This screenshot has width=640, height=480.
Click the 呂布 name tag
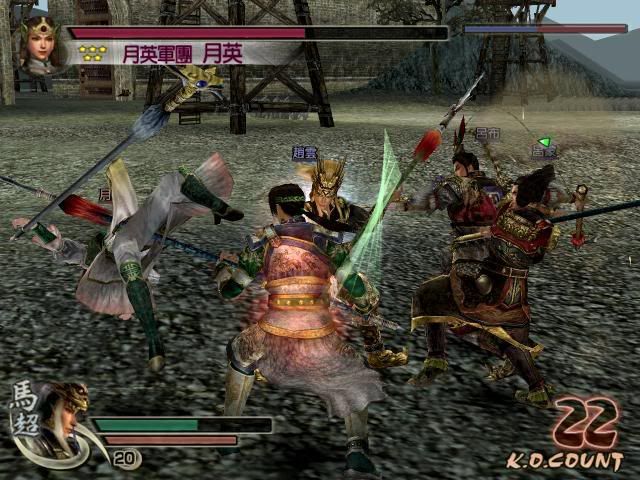coord(487,133)
